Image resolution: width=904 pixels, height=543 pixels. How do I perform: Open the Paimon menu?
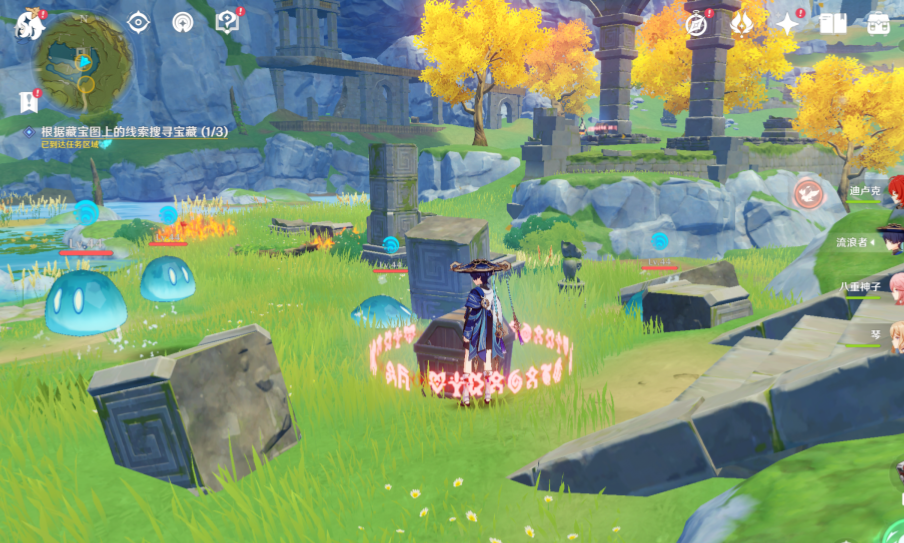[x=28, y=25]
